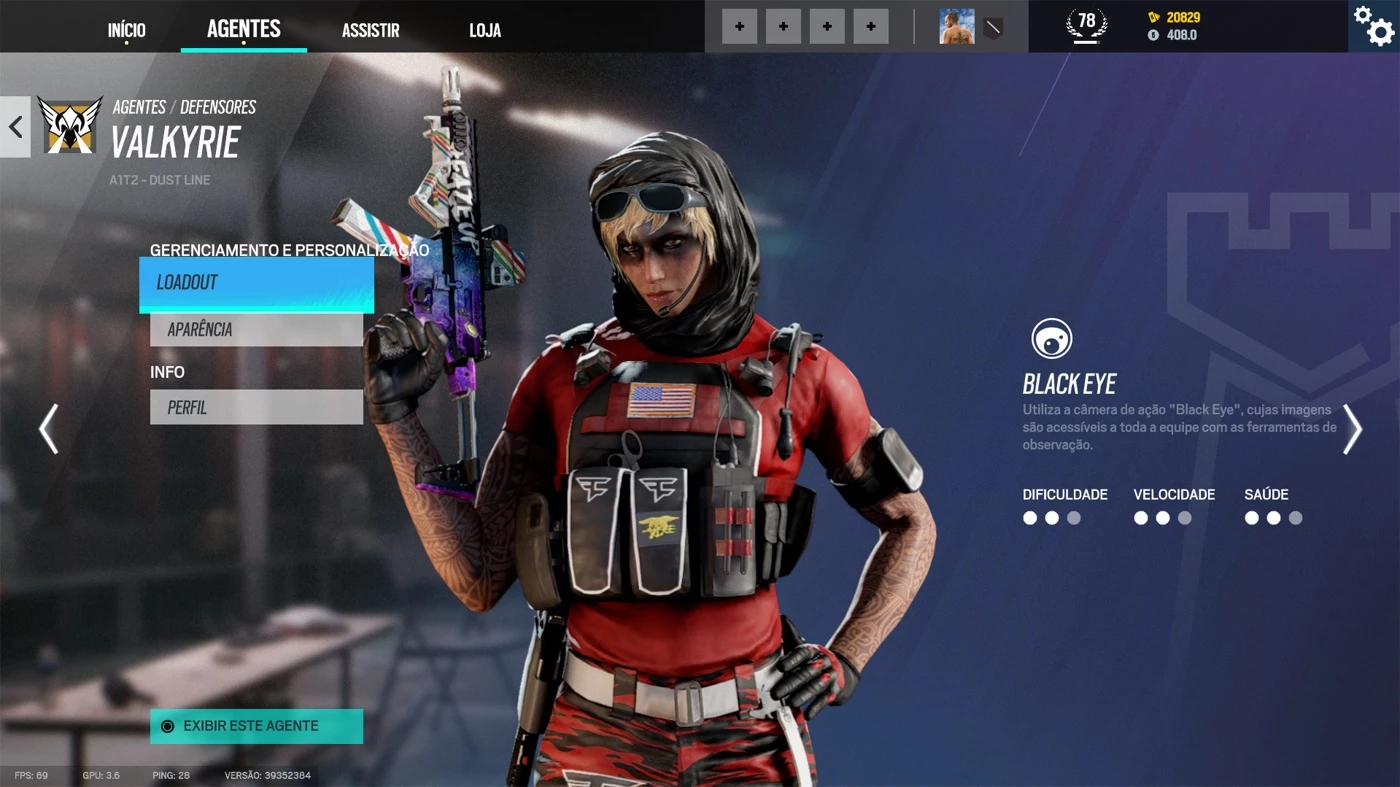
Task: Click the back arrow to leave Valkyrie's page
Action: click(x=14, y=126)
